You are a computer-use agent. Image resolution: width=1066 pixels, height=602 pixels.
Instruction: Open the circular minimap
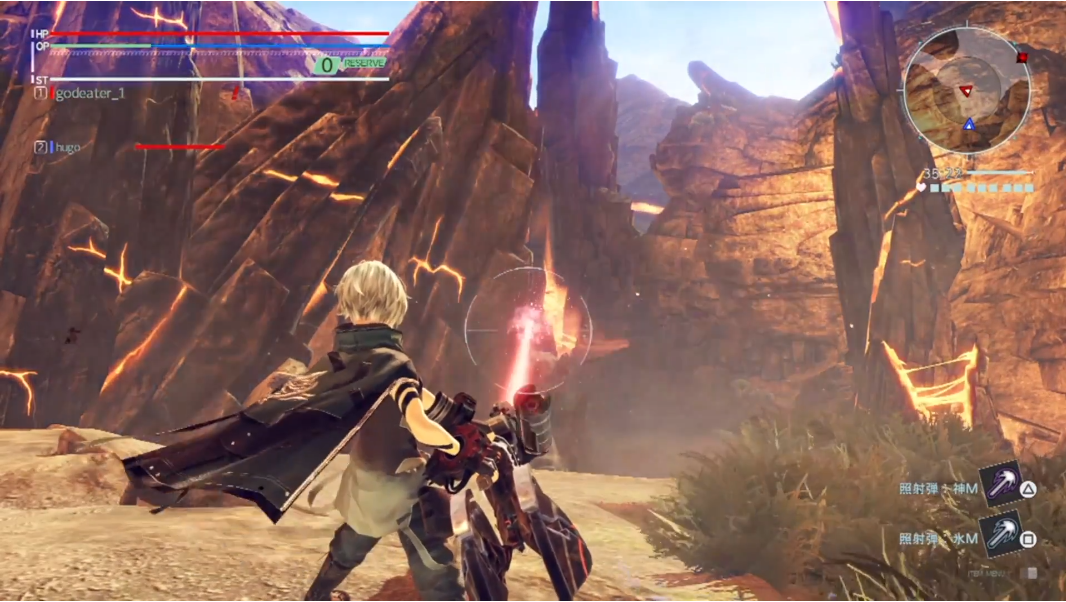click(966, 91)
